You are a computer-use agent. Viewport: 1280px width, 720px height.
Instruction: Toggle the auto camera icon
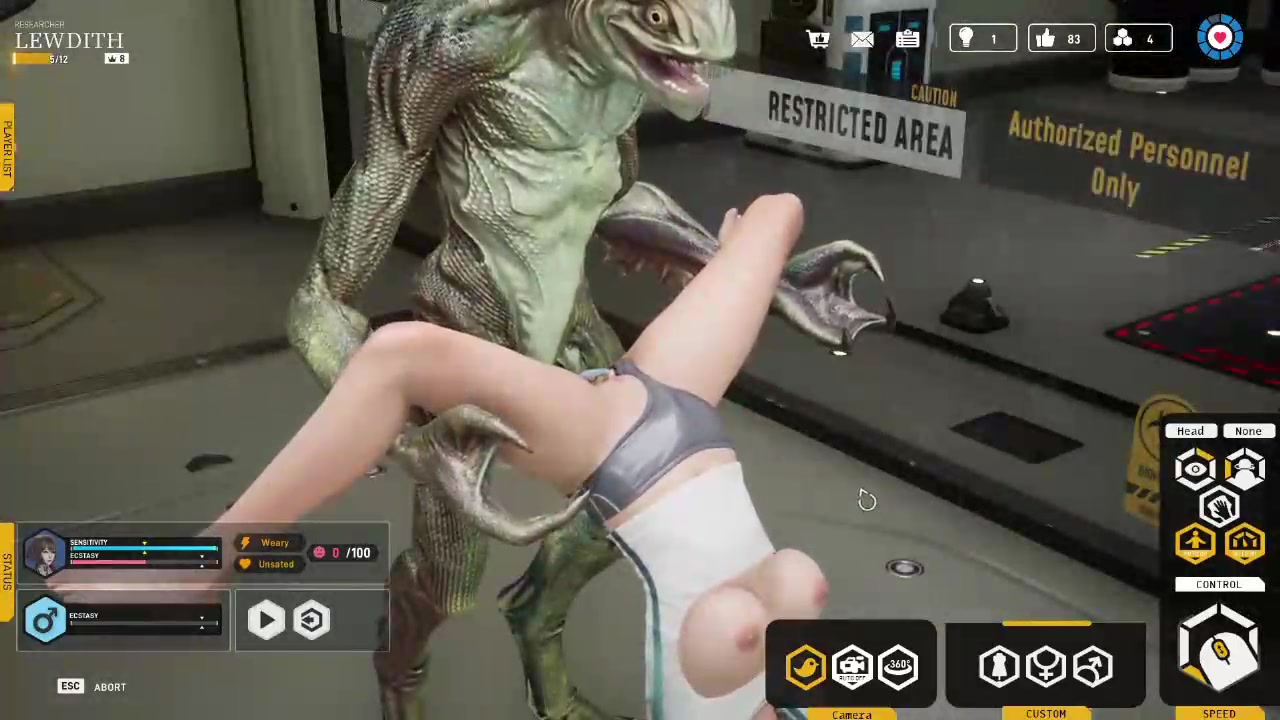coord(852,666)
